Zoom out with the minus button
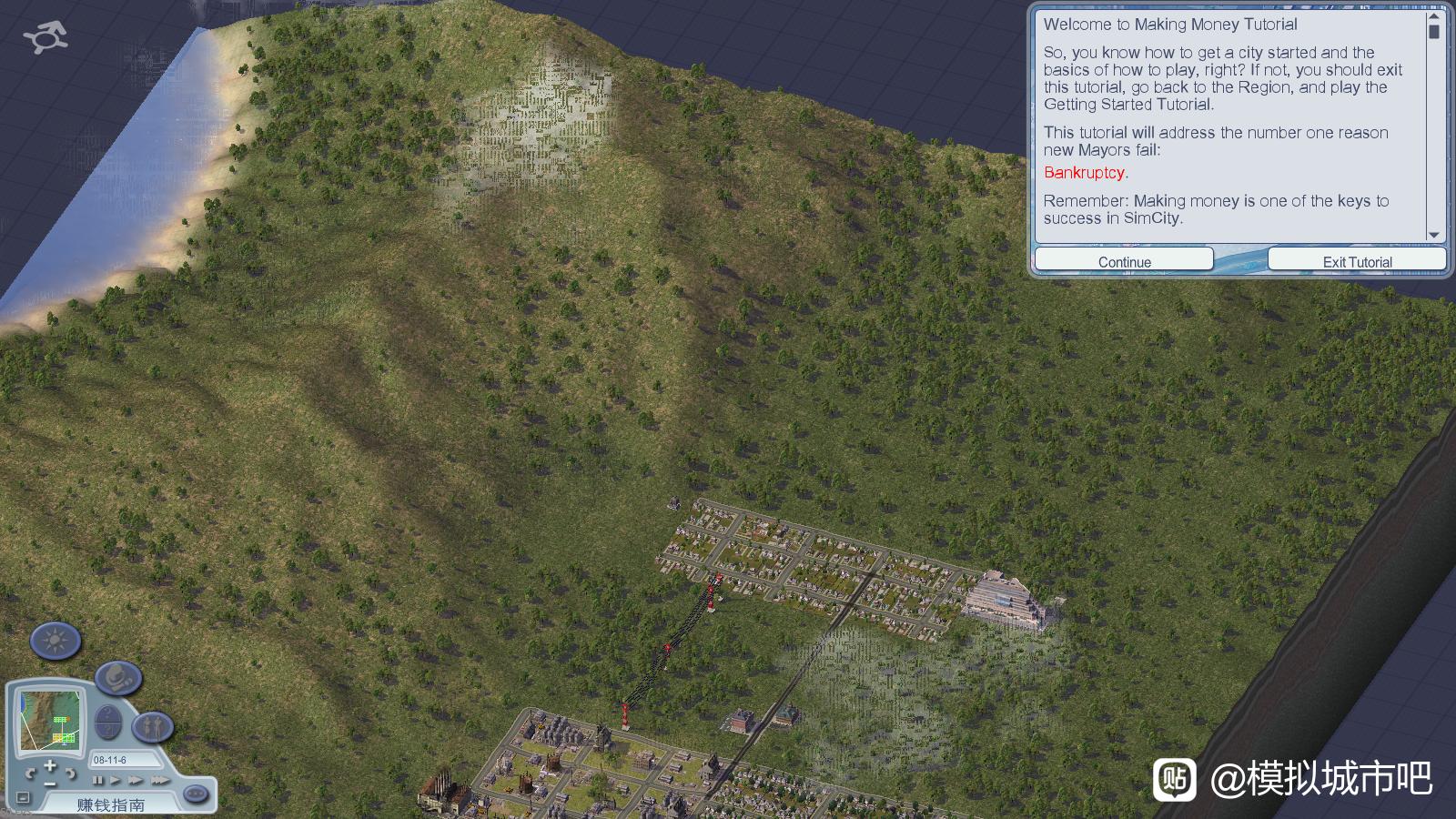This screenshot has width=1456, height=819. pos(50,783)
